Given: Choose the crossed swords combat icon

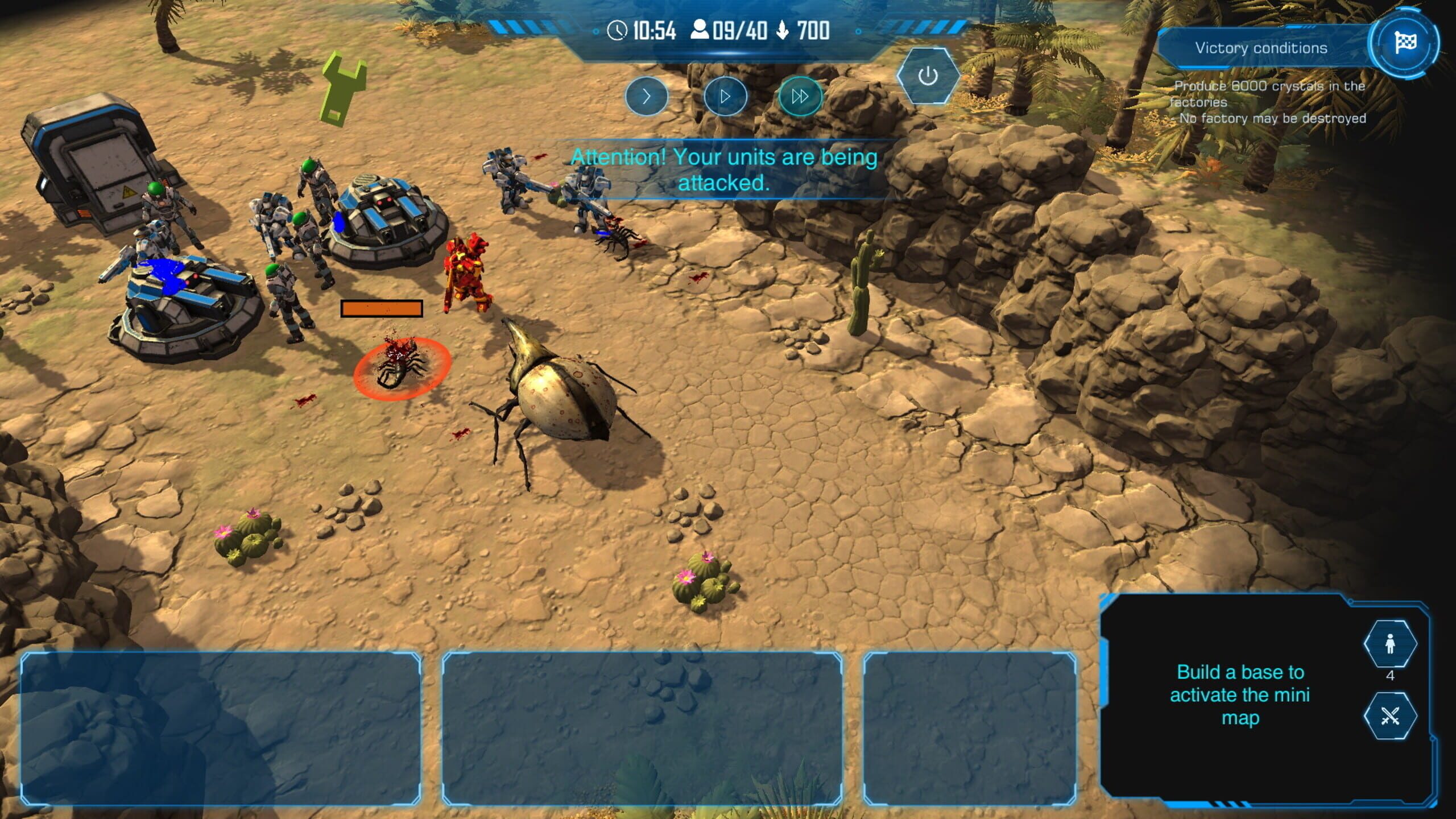Looking at the screenshot, I should (x=1390, y=716).
